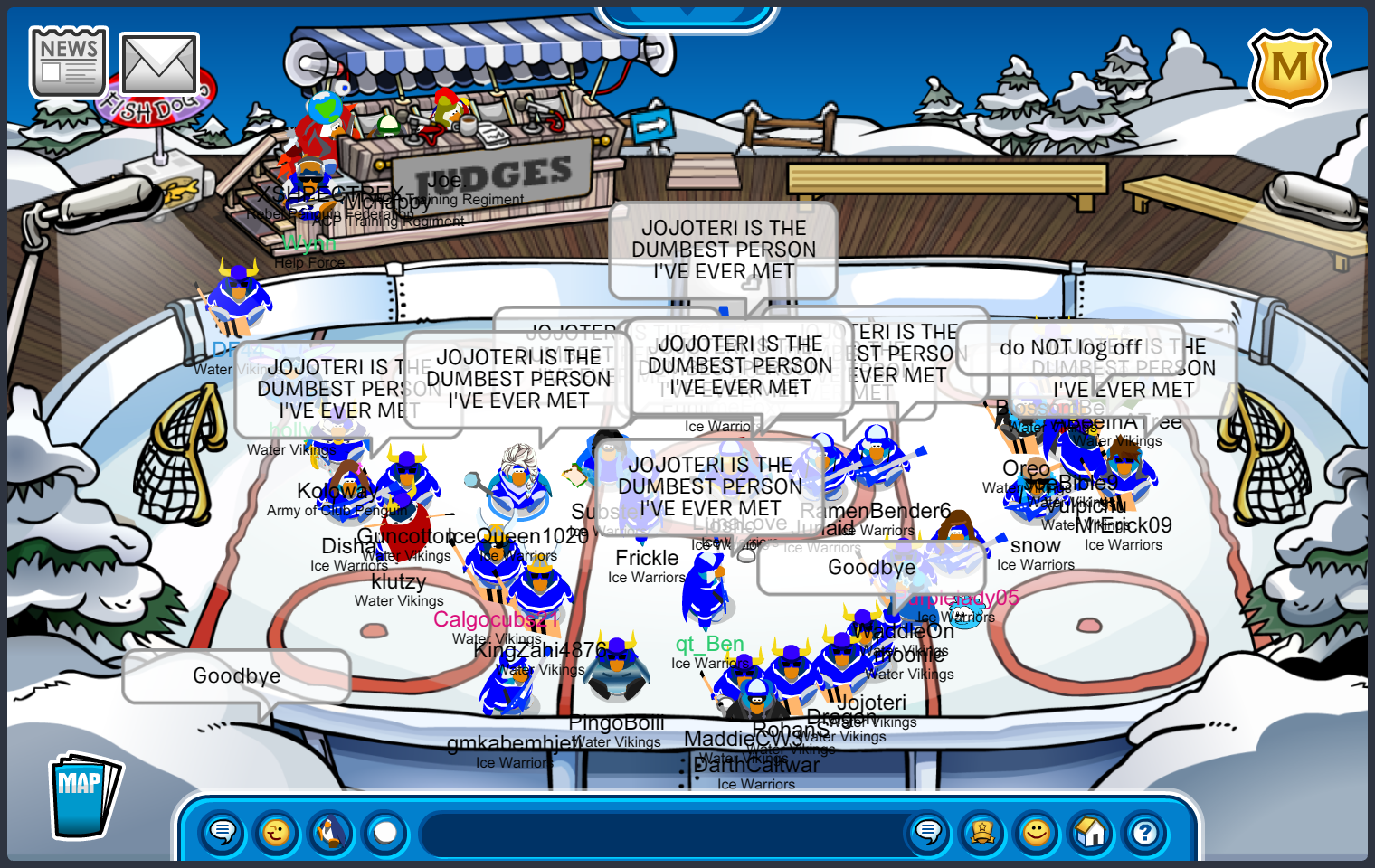
Task: Click the gold moderator M badge
Action: pos(1289,69)
